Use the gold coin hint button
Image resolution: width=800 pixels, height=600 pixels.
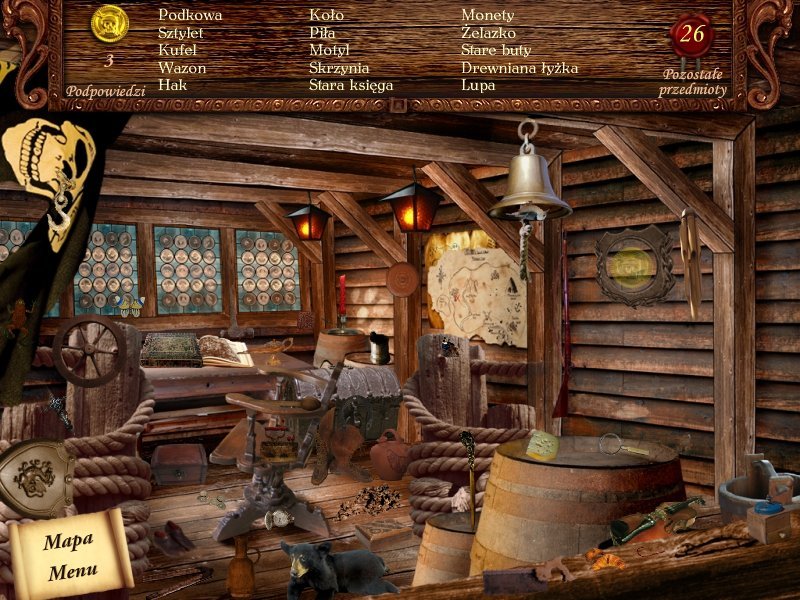coord(109,22)
